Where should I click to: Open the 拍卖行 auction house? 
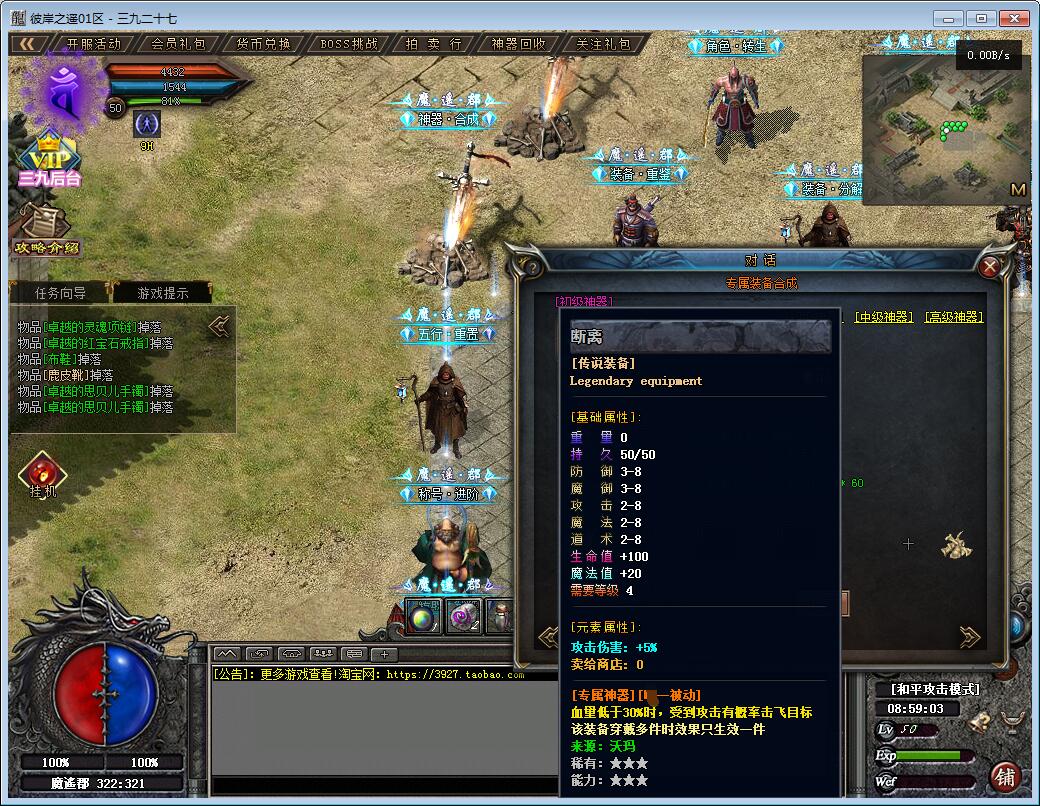pyautogui.click(x=433, y=44)
